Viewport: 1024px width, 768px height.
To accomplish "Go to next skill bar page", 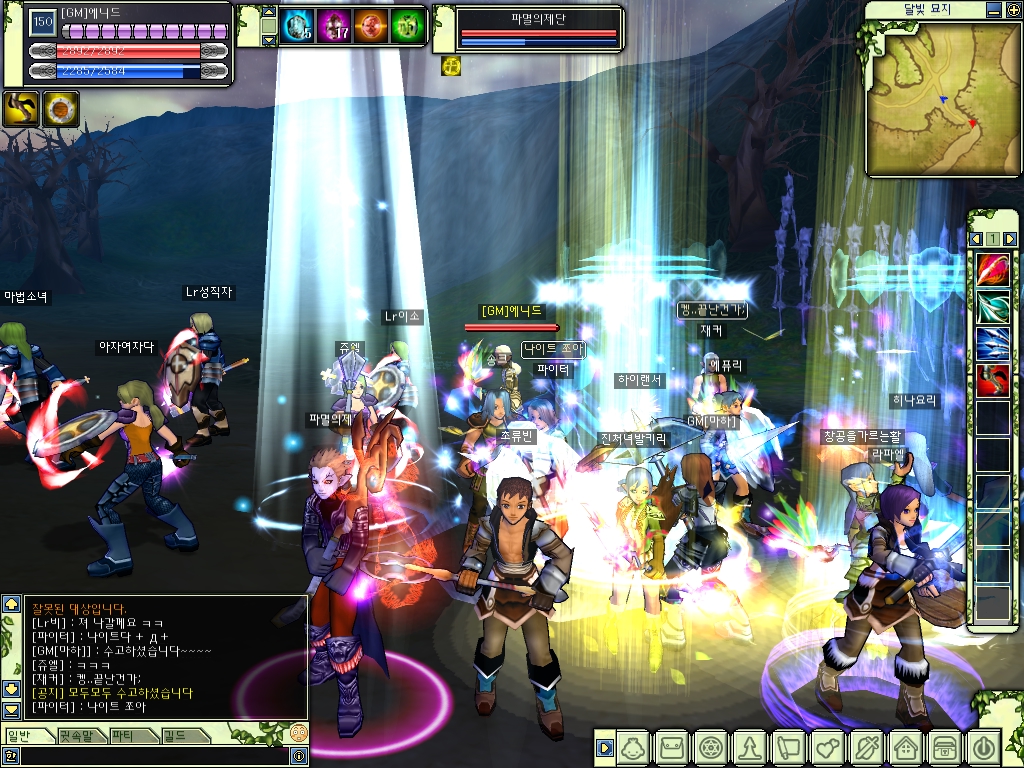I will pyautogui.click(x=1010, y=239).
